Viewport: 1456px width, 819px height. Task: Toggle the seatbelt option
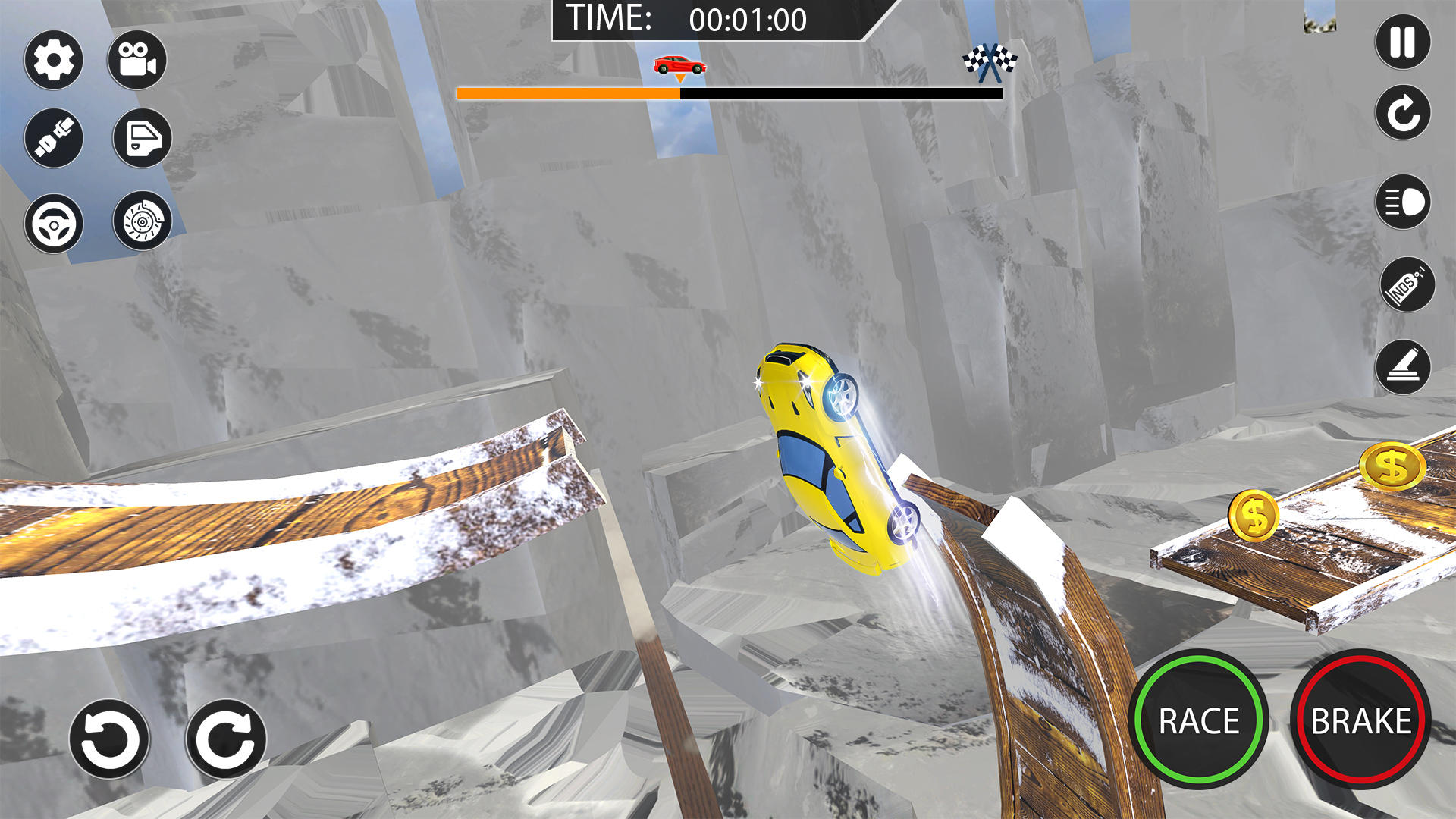[x=53, y=139]
